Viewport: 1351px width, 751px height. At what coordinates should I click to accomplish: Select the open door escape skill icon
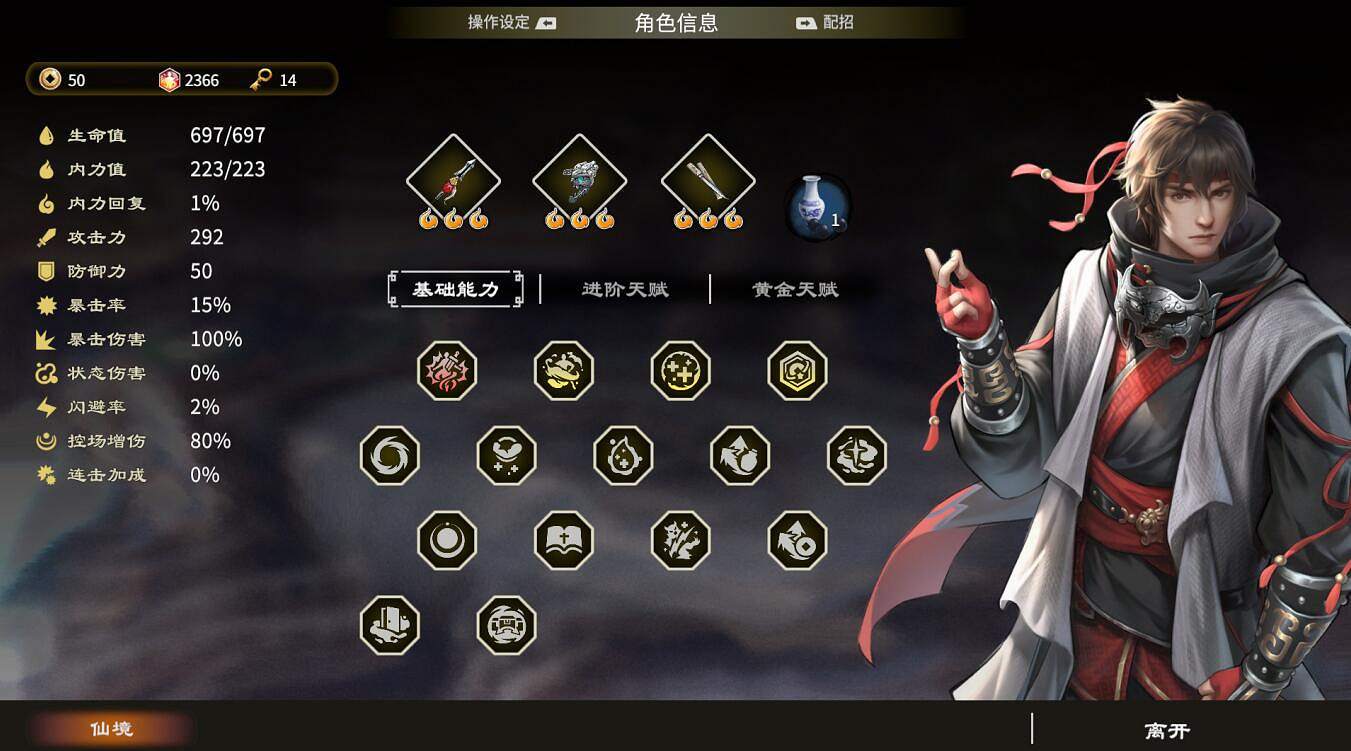point(390,627)
